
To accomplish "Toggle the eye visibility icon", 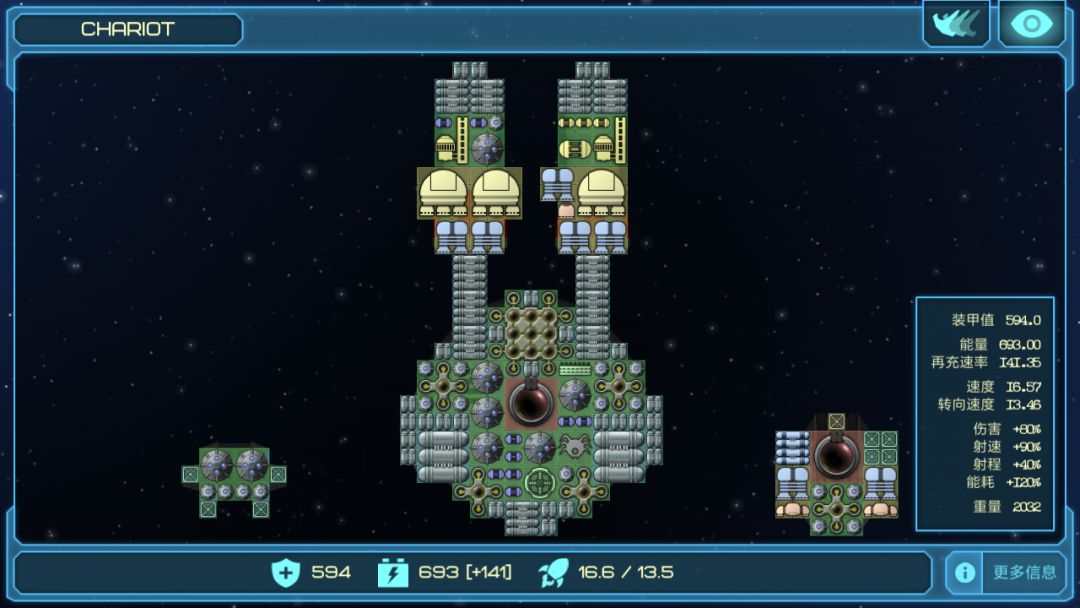I will point(1031,24).
